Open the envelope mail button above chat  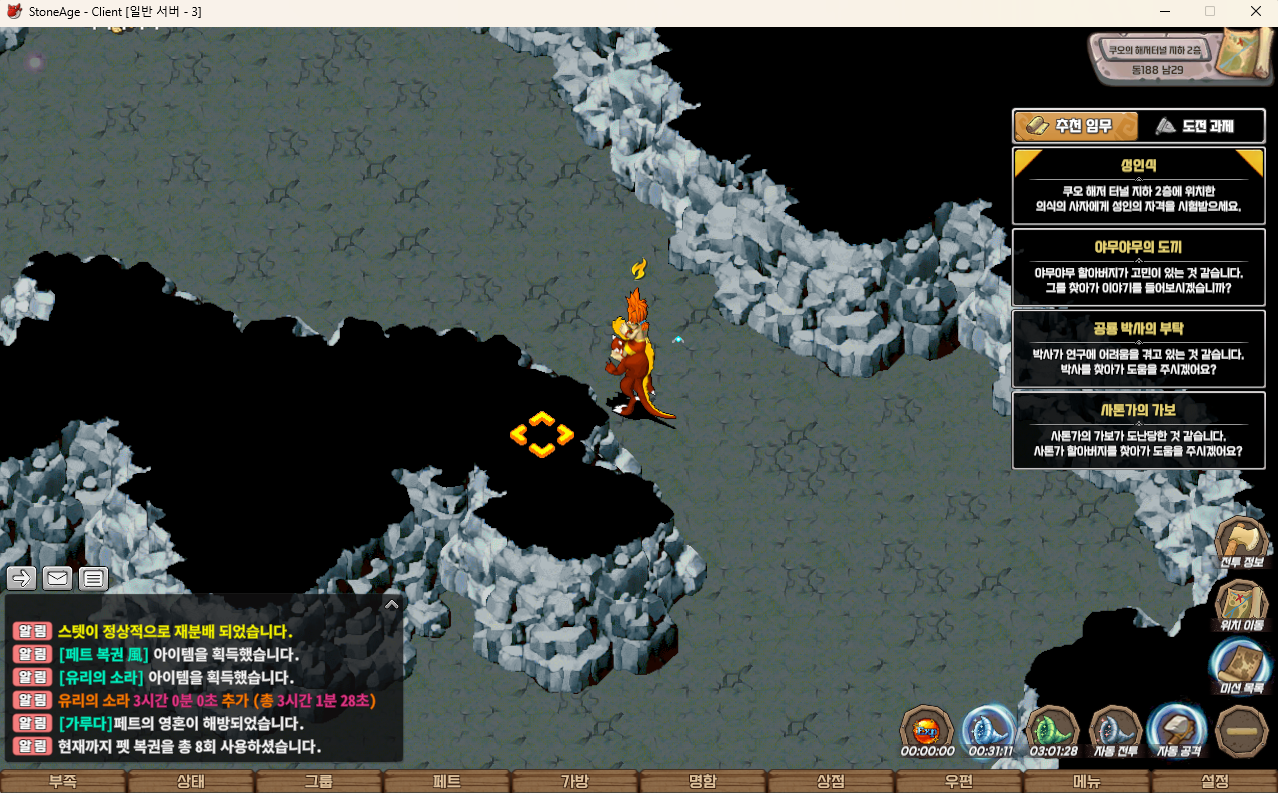tap(57, 578)
